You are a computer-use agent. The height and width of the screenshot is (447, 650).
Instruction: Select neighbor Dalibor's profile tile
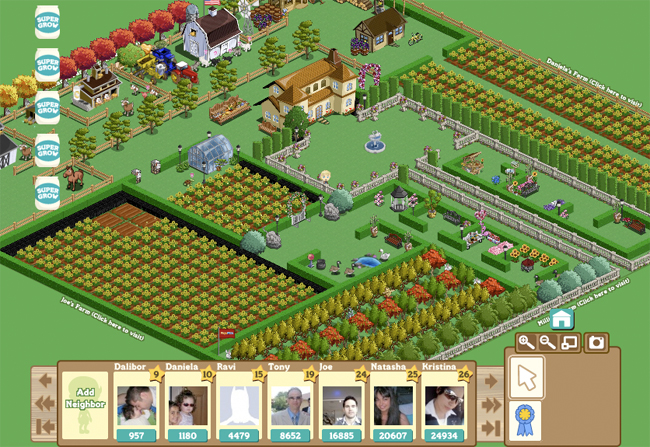pyautogui.click(x=136, y=406)
